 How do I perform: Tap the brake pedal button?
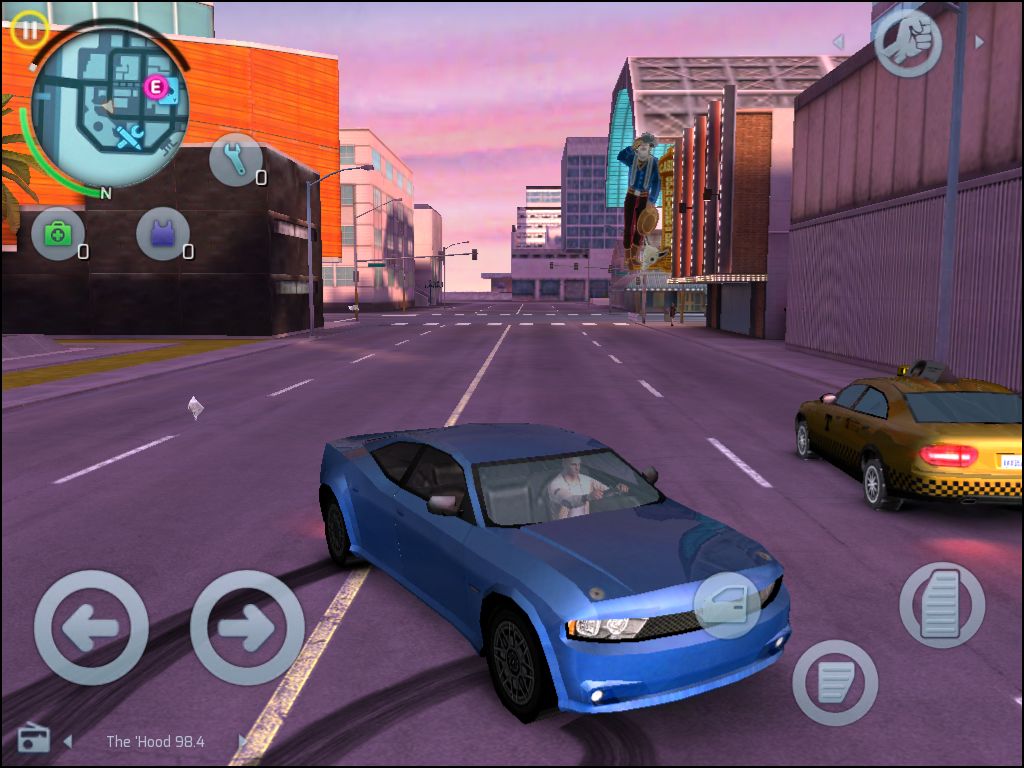[835, 683]
